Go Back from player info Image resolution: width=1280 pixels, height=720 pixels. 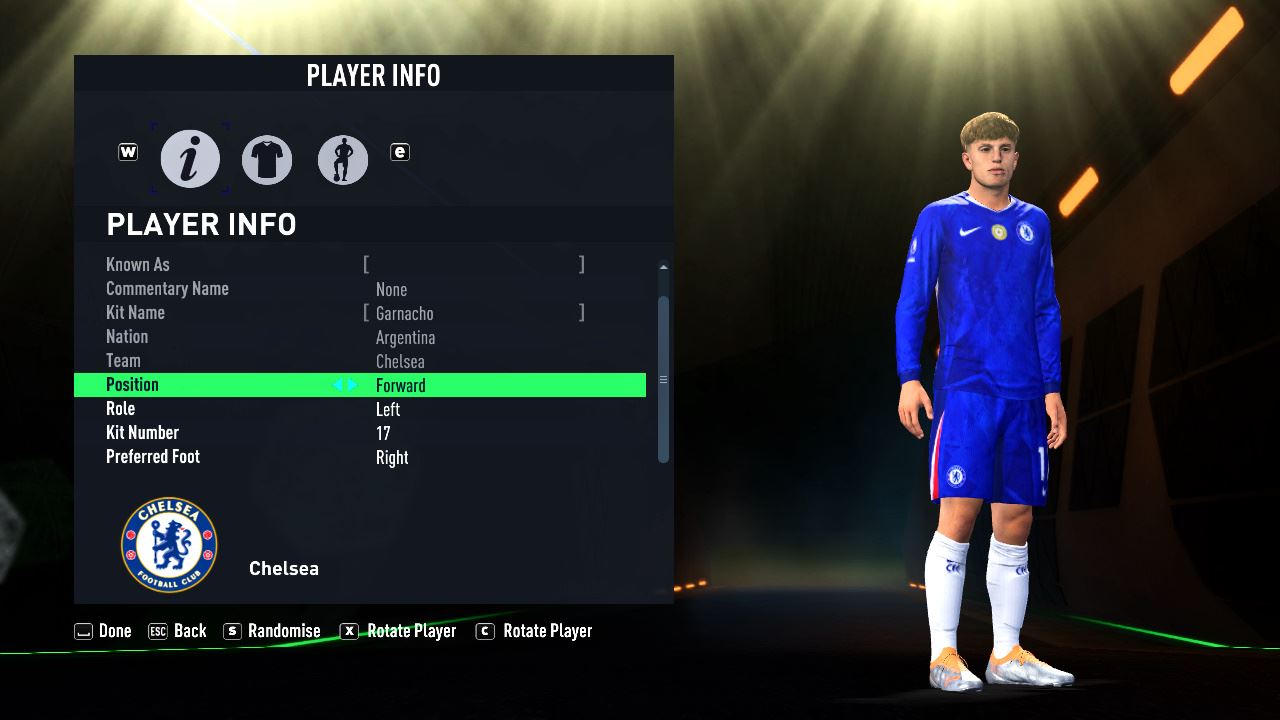pos(177,631)
